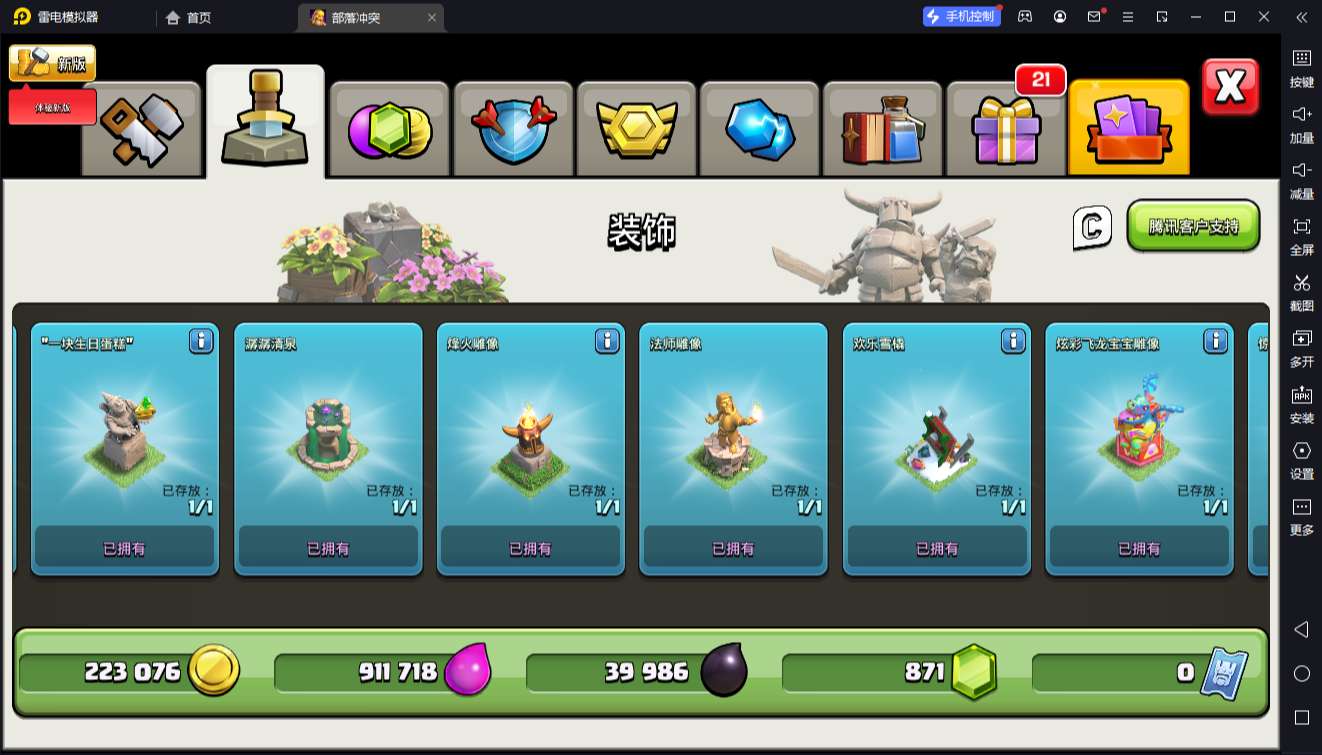Click the C icon button
The width and height of the screenshot is (1322, 755).
click(1092, 227)
